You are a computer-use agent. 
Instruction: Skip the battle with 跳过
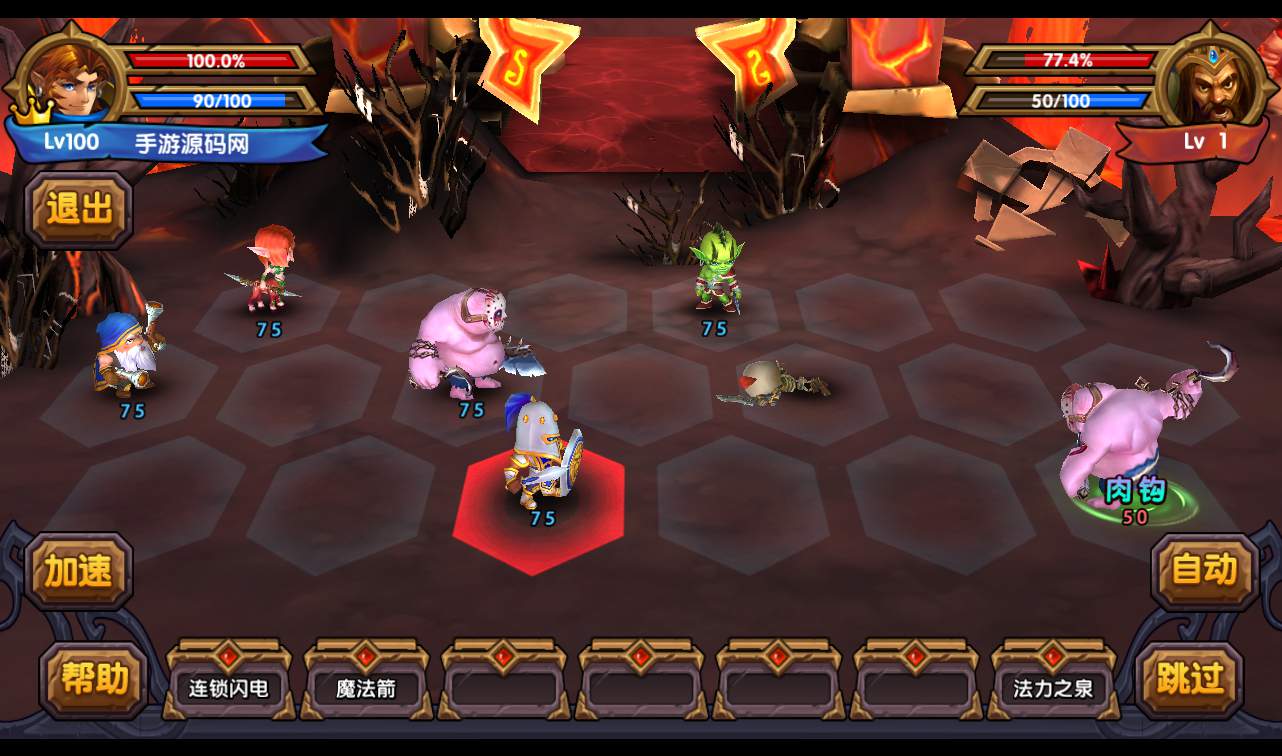(1189, 680)
